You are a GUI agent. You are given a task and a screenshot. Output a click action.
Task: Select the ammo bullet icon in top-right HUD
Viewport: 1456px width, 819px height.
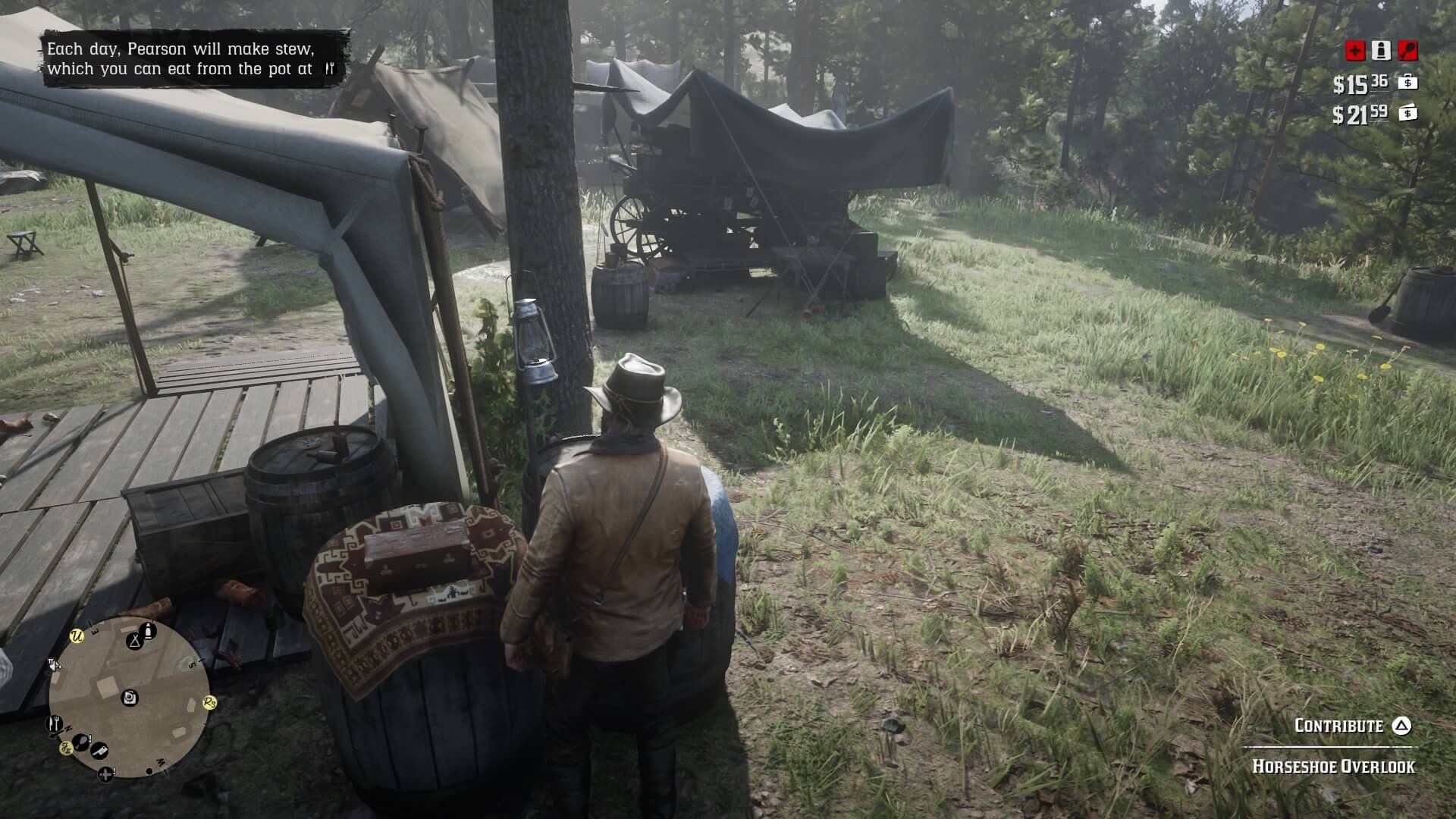(1380, 50)
